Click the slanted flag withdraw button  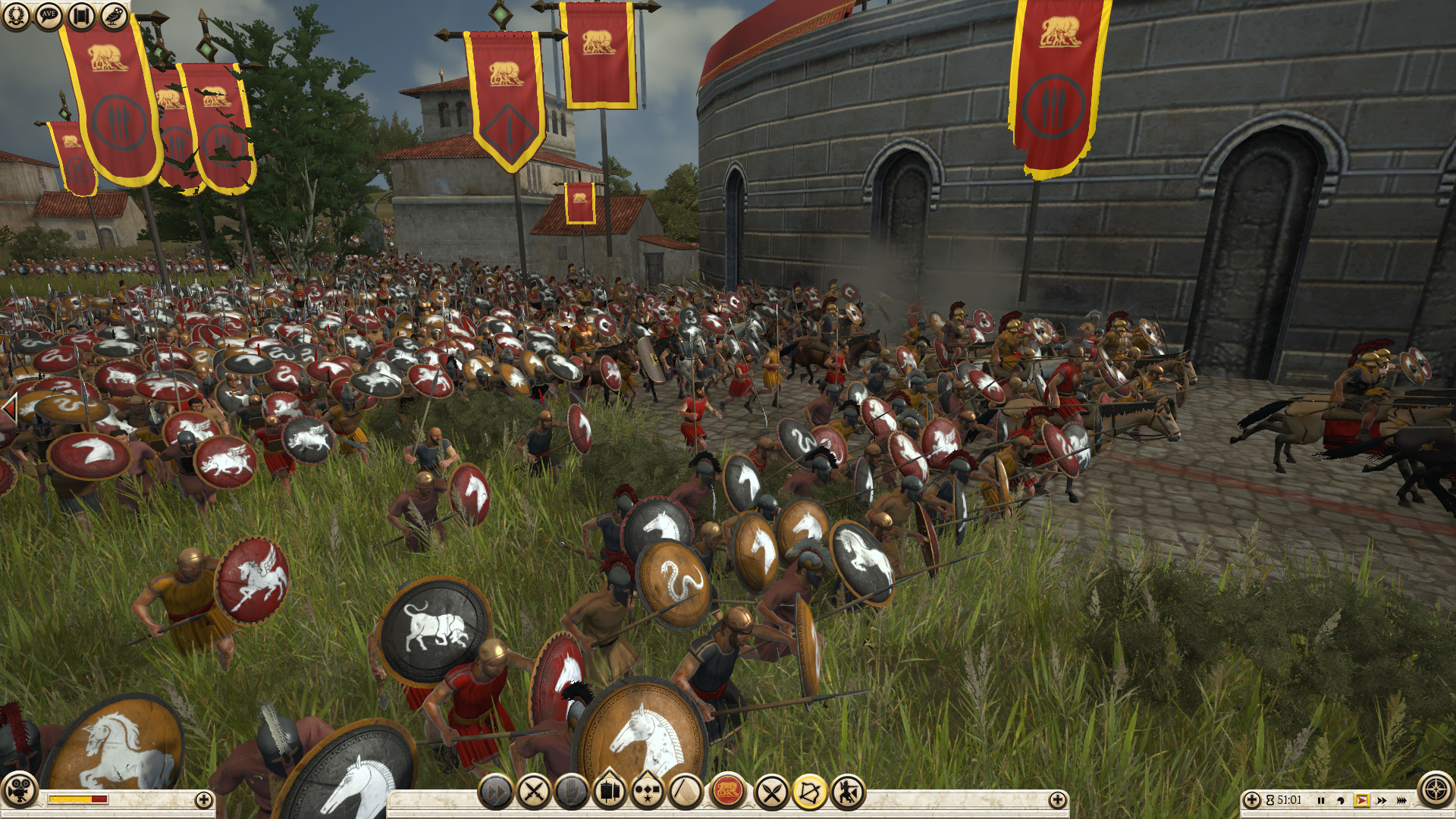coord(686,793)
